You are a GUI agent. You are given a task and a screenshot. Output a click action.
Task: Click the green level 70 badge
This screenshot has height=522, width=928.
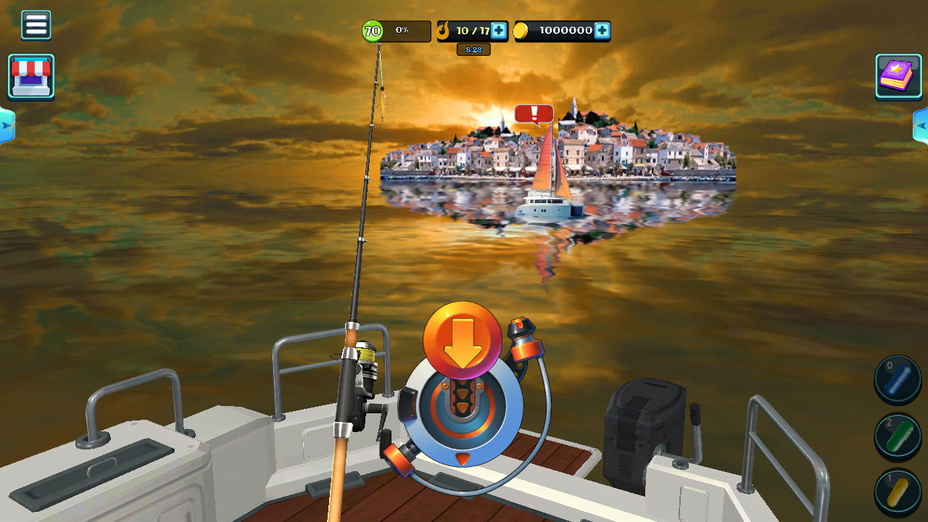pos(372,31)
